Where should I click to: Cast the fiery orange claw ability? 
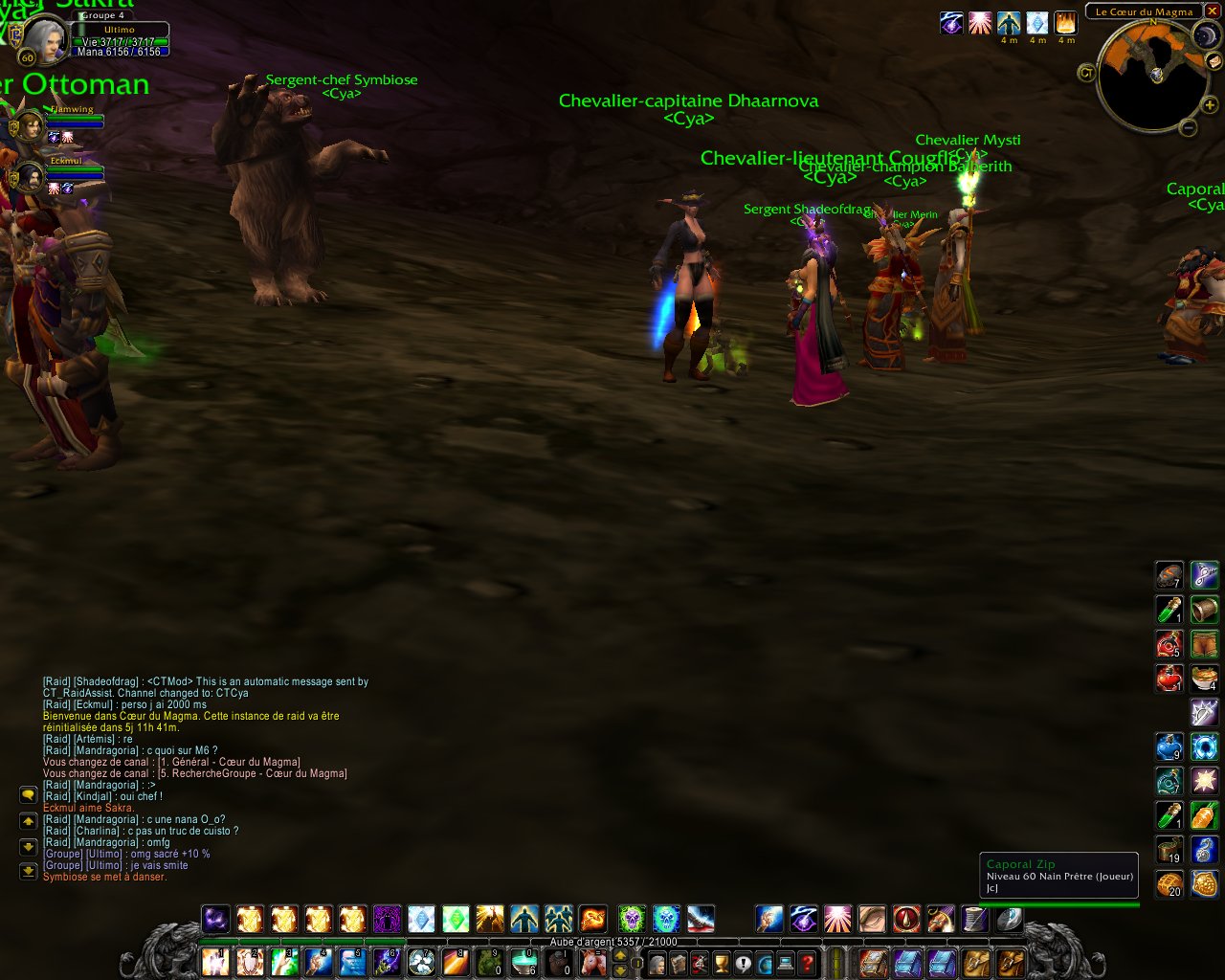tap(593, 920)
